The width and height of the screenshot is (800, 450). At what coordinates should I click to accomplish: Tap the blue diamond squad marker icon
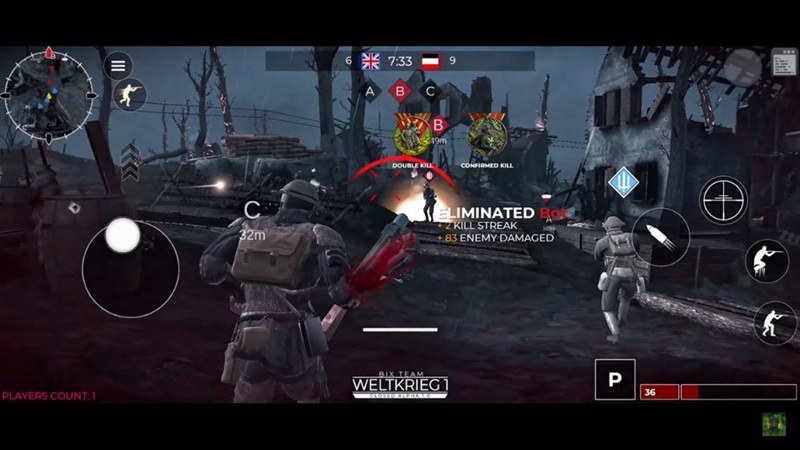click(x=624, y=182)
